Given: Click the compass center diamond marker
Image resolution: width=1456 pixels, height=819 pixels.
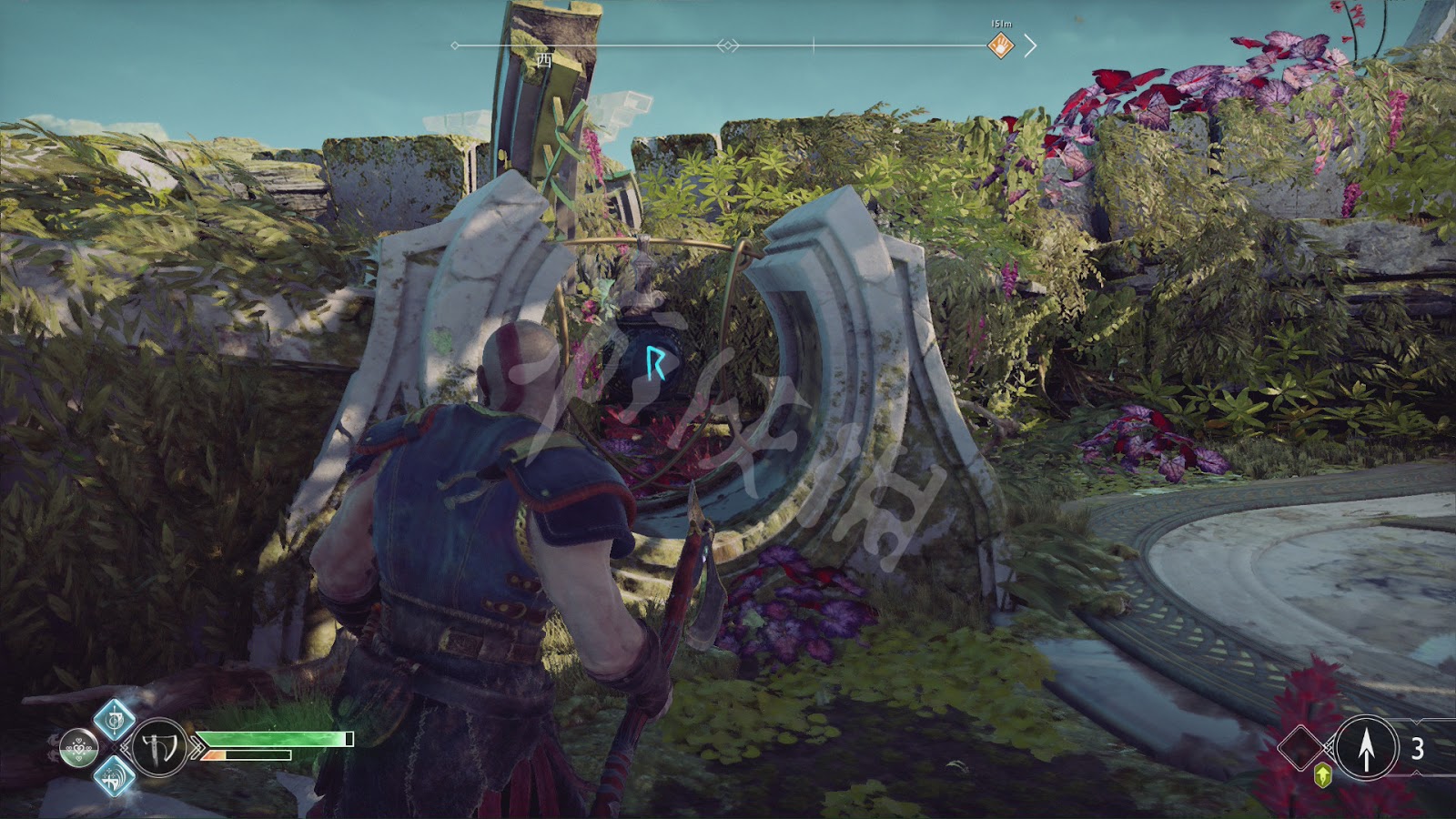Looking at the screenshot, I should click(x=728, y=45).
